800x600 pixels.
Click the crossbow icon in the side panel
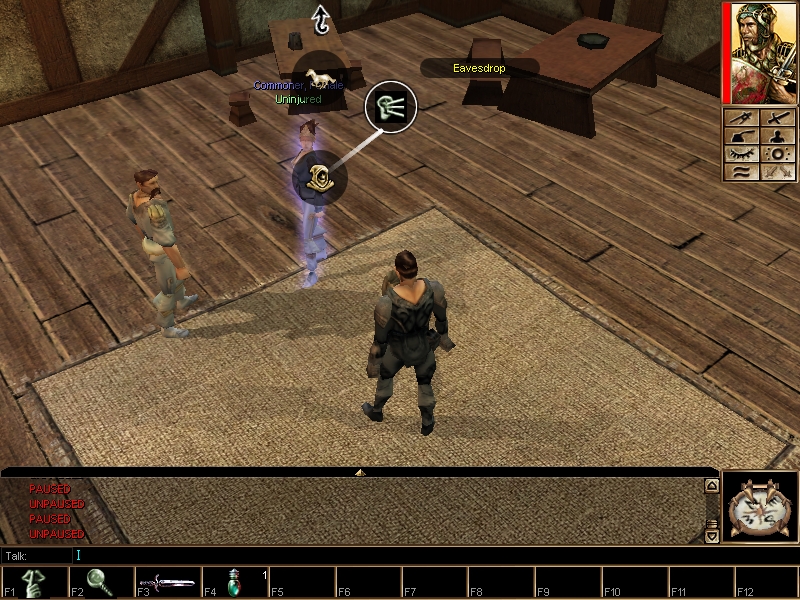pos(742,118)
